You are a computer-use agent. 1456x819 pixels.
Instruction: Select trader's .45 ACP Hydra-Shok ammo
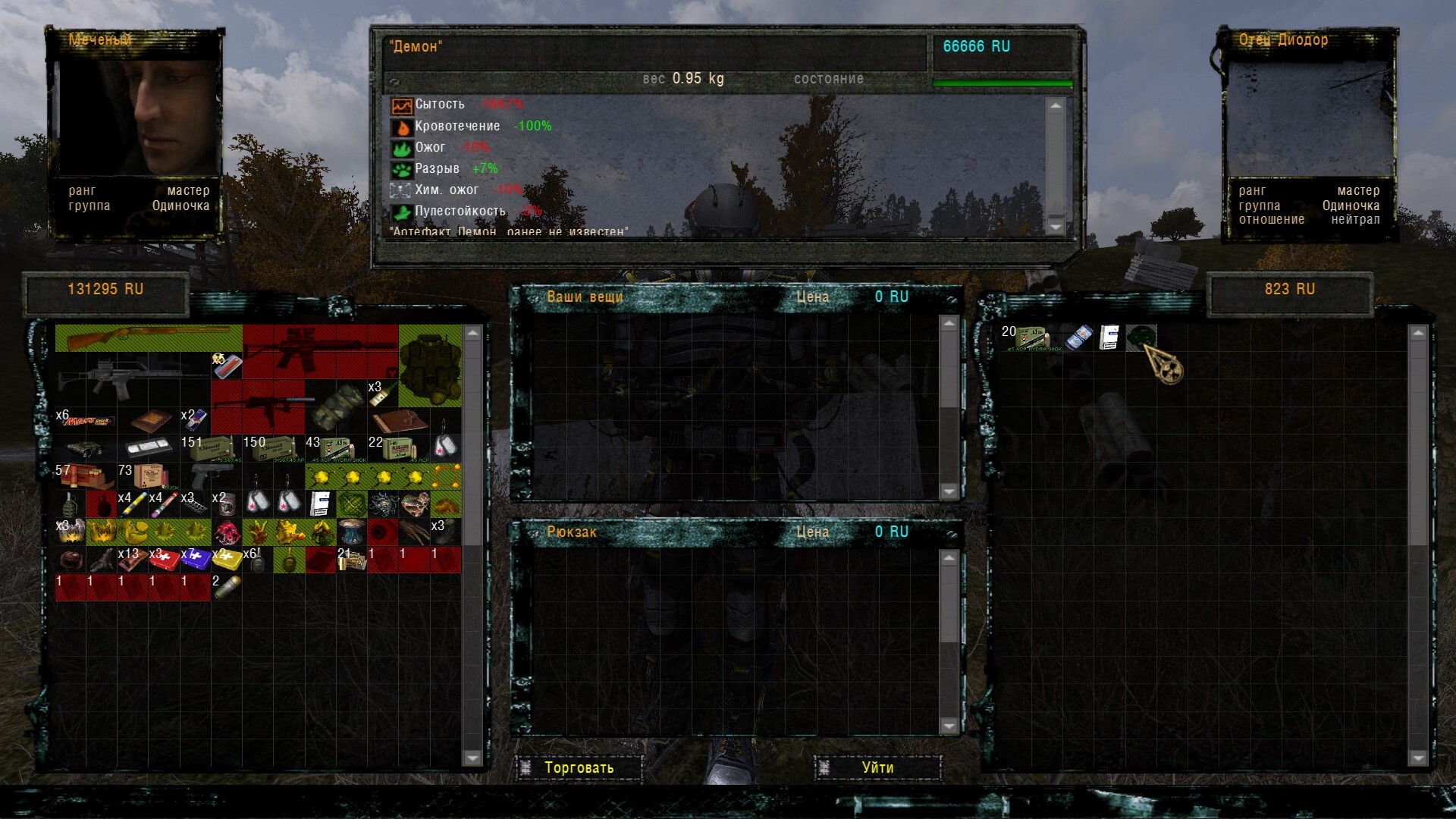pos(1029,337)
